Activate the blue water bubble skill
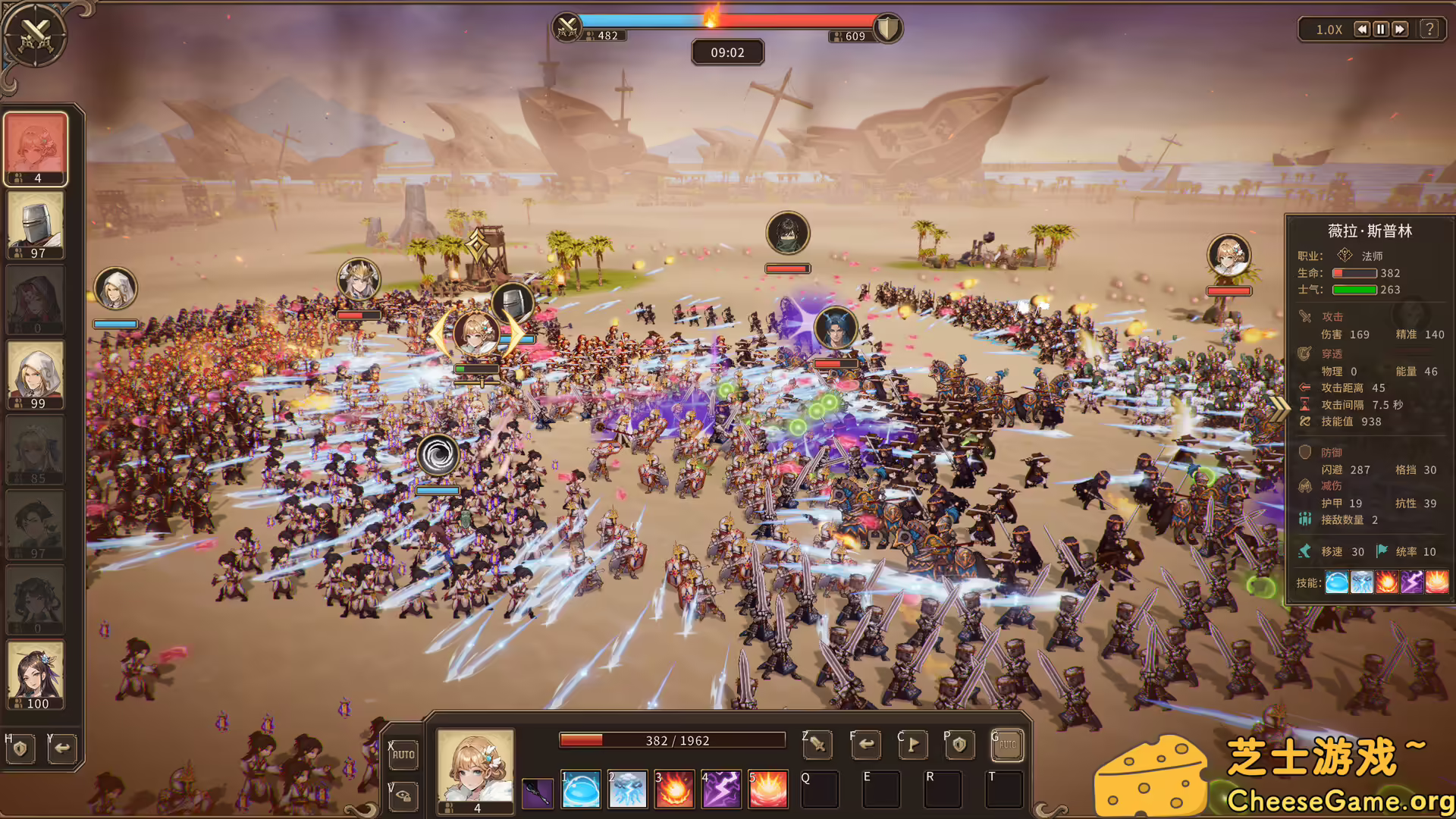 point(581,789)
